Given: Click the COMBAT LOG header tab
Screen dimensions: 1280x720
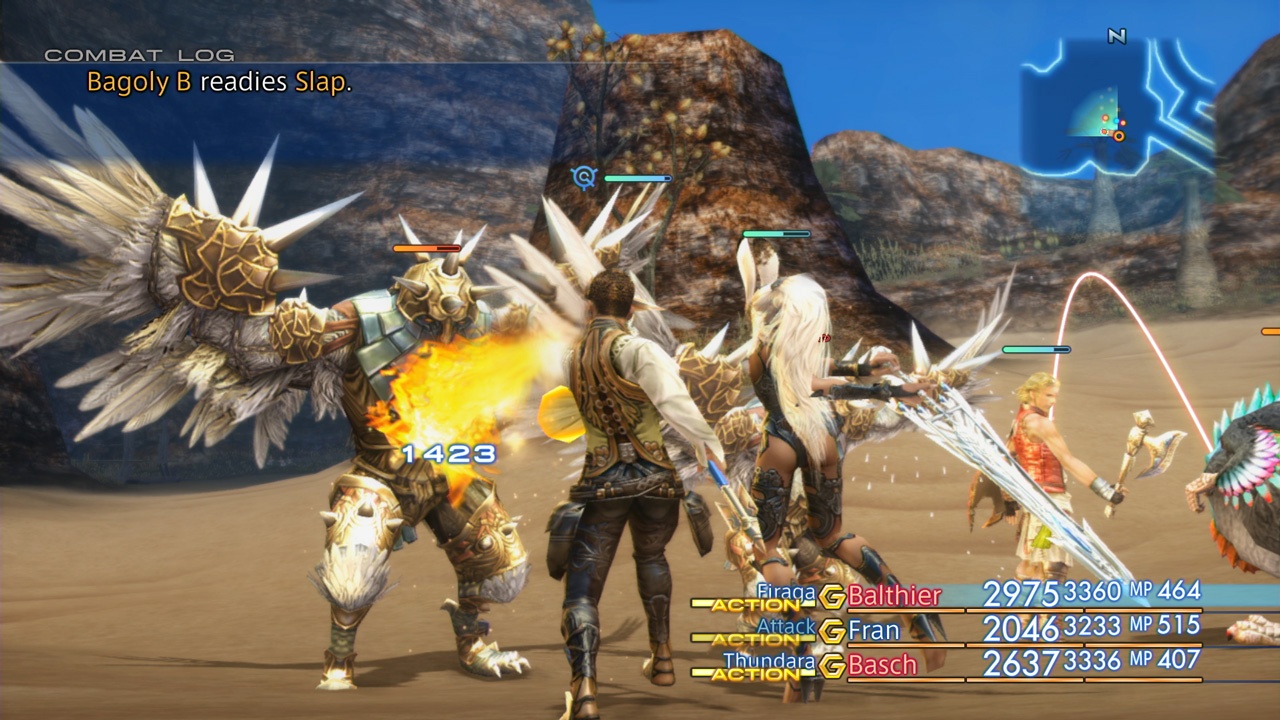Looking at the screenshot, I should coord(140,57).
